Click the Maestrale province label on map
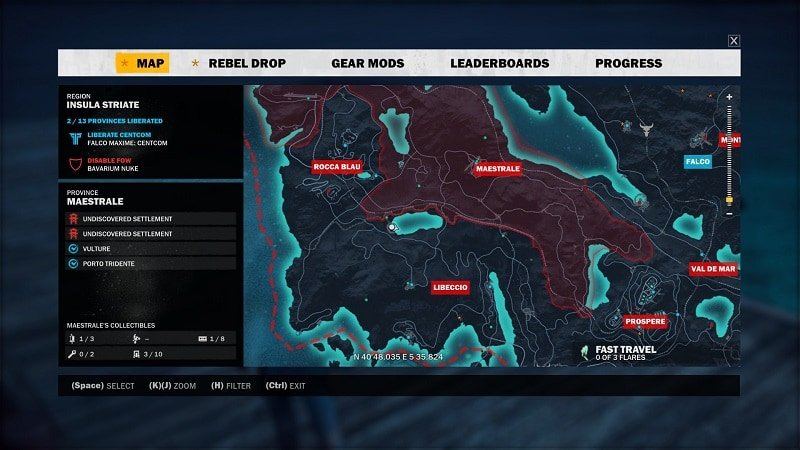 click(x=497, y=169)
